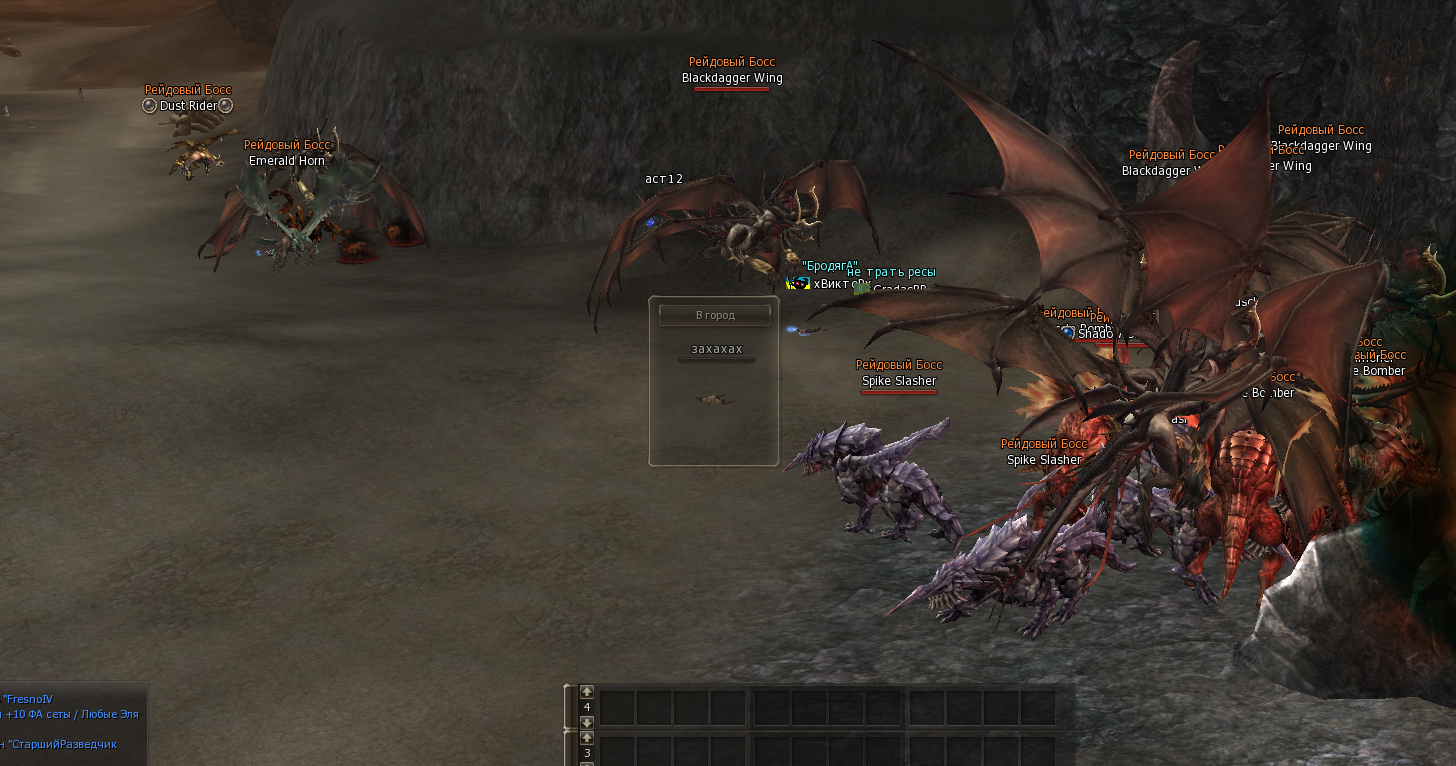The height and width of the screenshot is (766, 1456).
Task: Click the "В город" button
Action: point(714,315)
